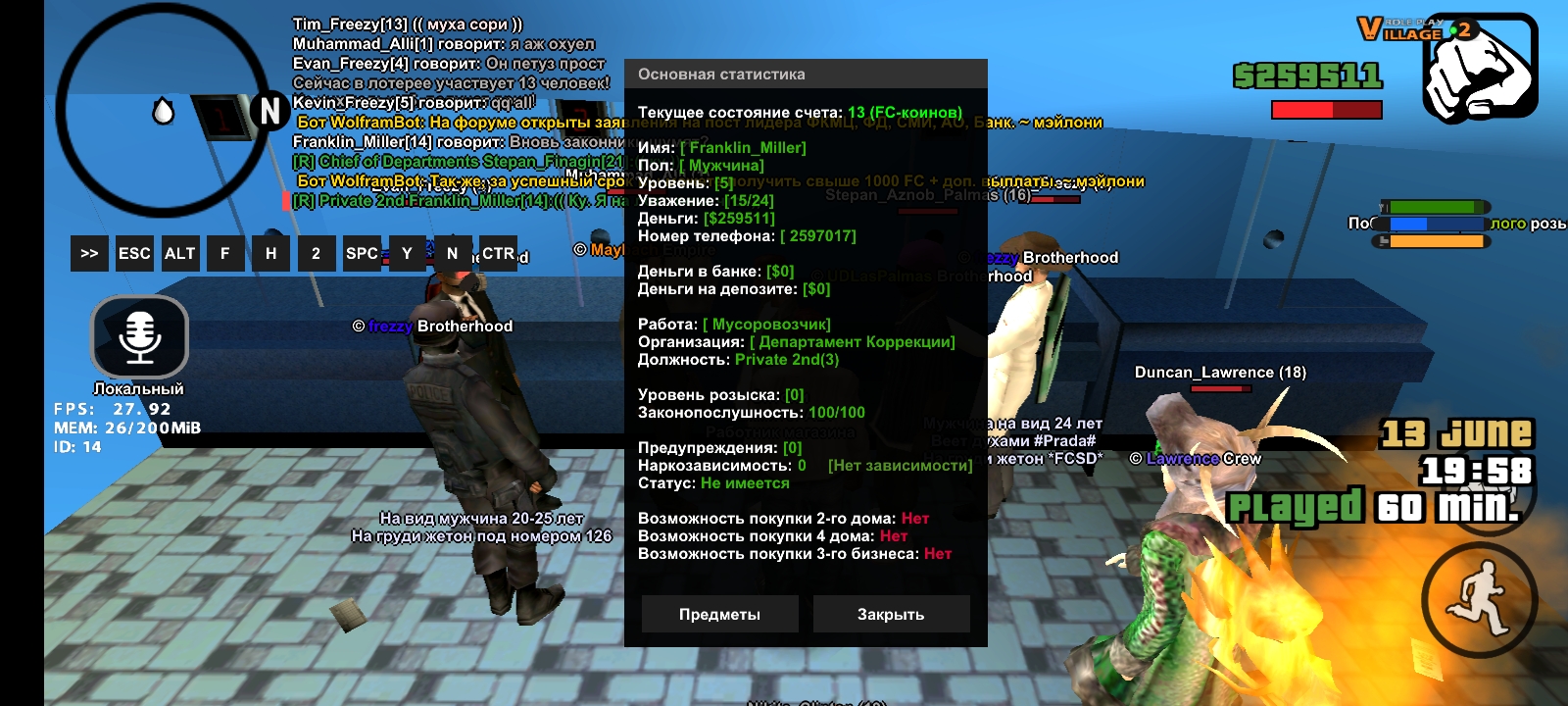Tap the microphone voice chat button
Viewport: 1568px width, 706px height.
tap(140, 336)
